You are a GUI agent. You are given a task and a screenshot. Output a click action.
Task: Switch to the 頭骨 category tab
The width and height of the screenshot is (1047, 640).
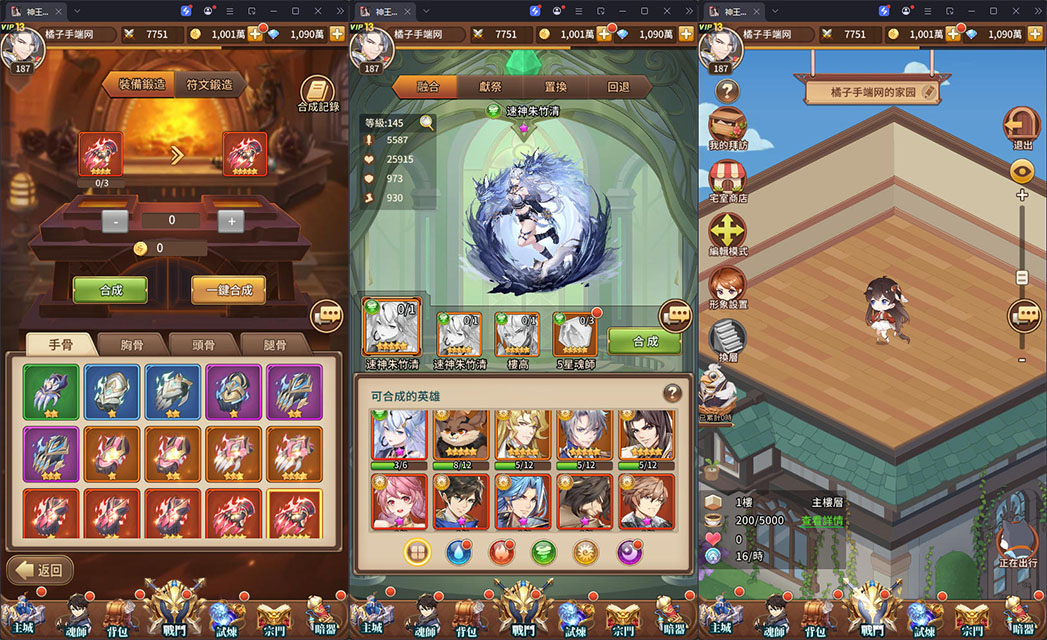203,345
